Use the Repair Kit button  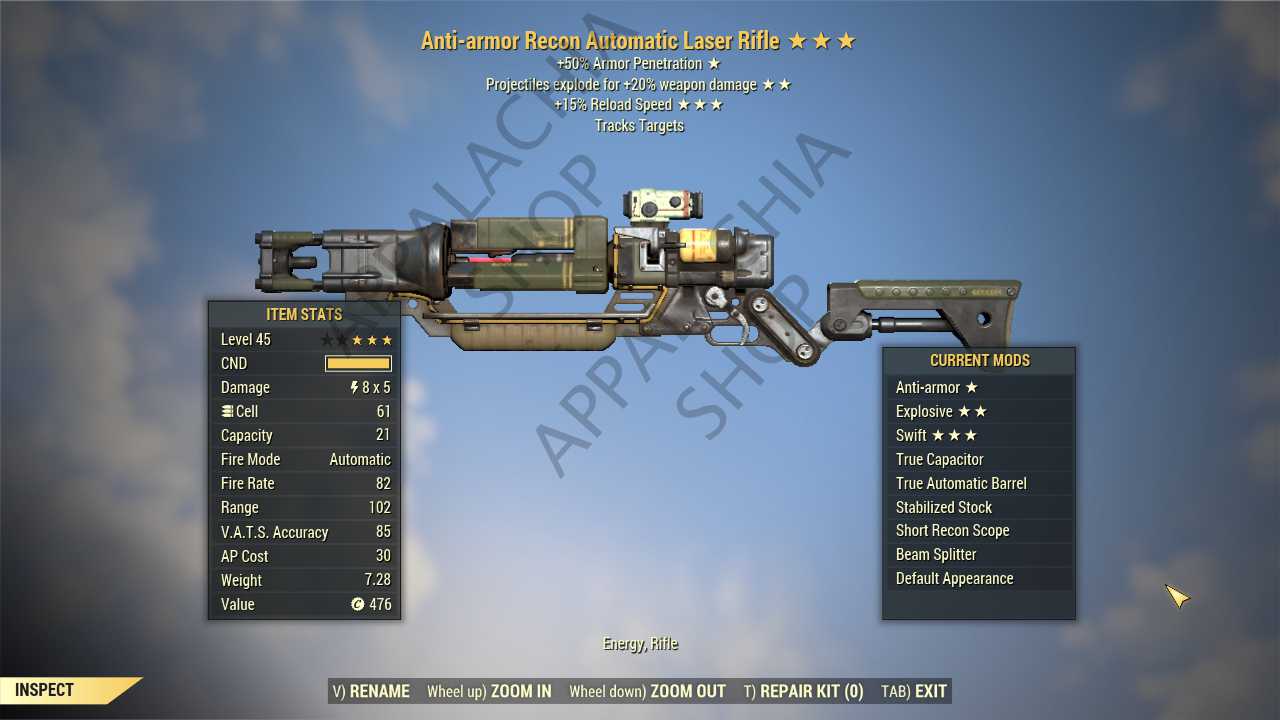pyautogui.click(x=804, y=691)
